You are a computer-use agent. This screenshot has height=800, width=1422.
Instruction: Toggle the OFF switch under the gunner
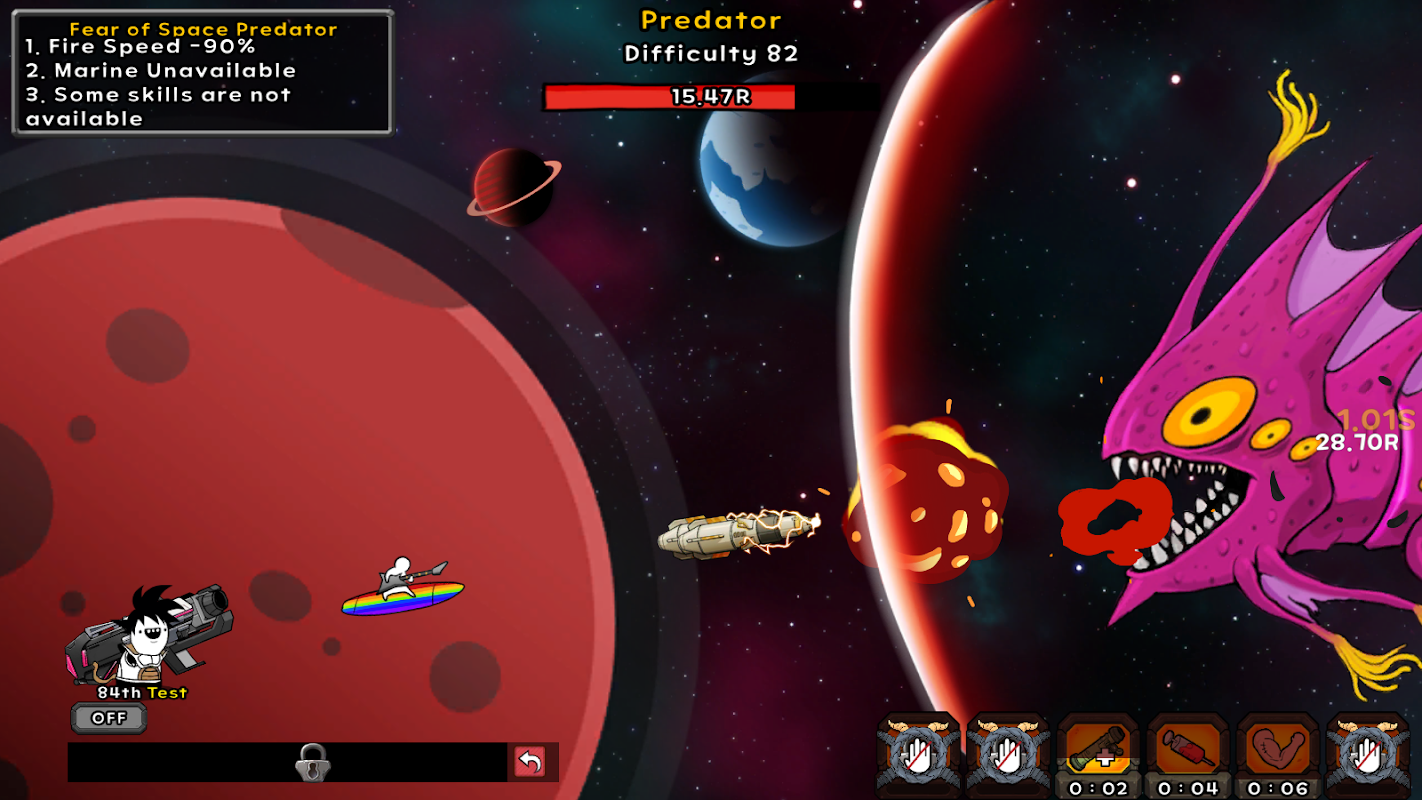[x=109, y=718]
